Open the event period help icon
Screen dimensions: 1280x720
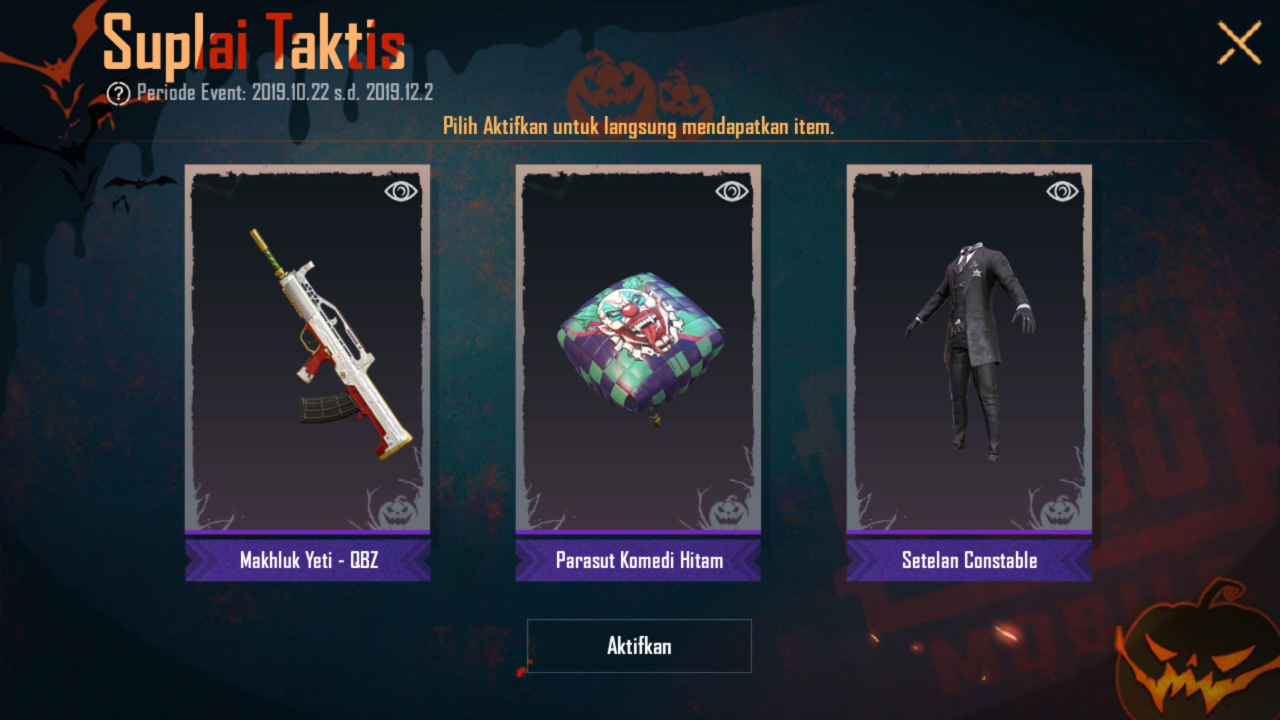click(119, 94)
